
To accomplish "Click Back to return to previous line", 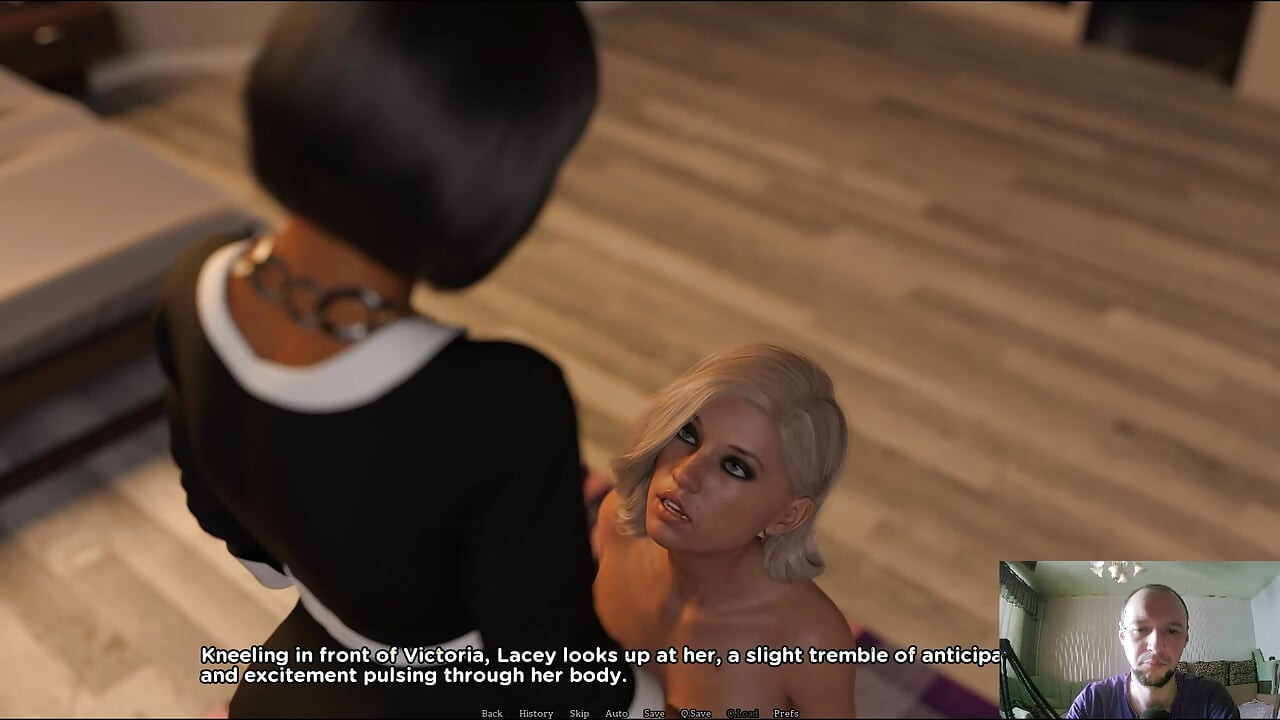I will click(492, 713).
